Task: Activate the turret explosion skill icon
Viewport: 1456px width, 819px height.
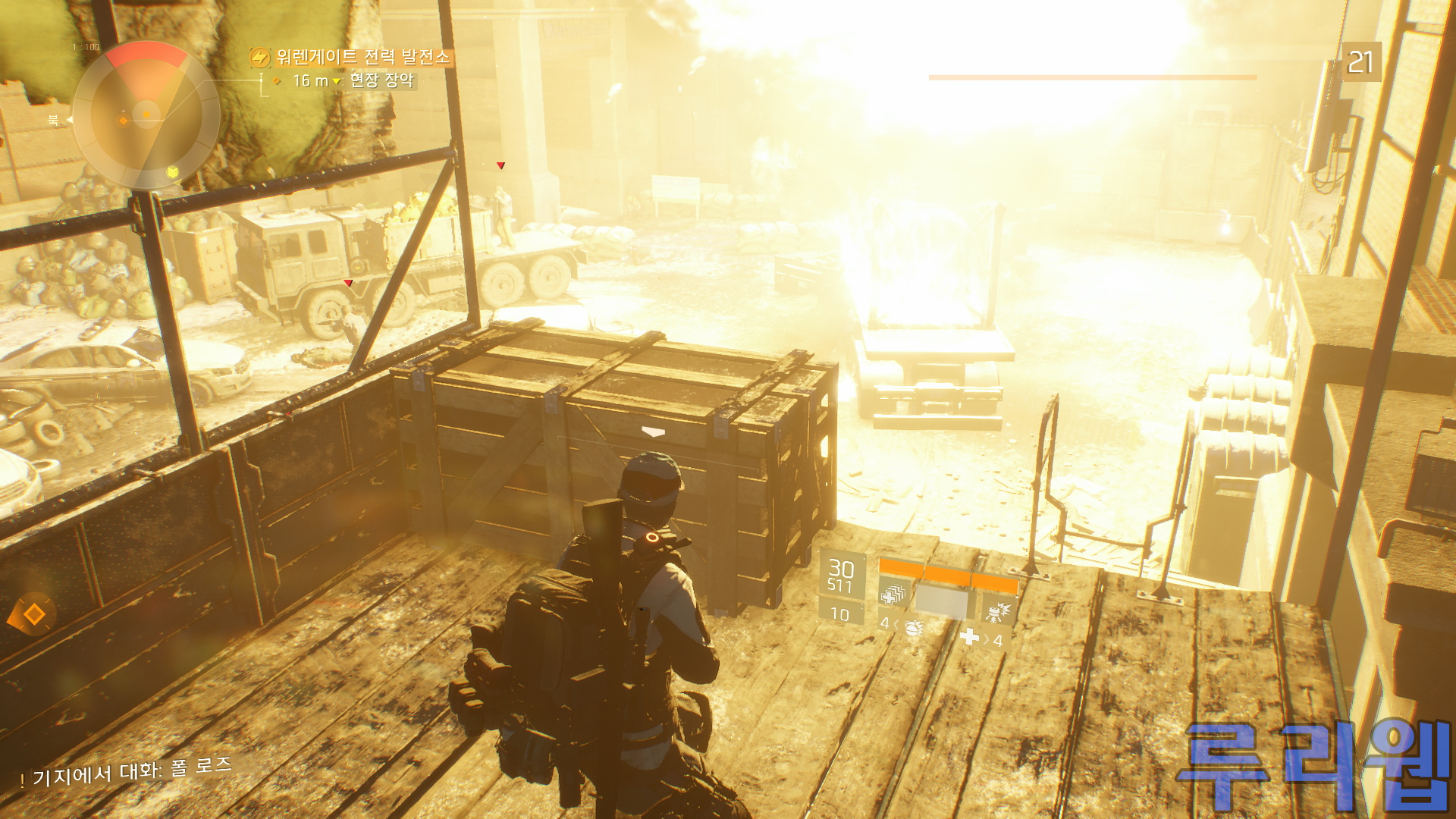Action: 999,610
